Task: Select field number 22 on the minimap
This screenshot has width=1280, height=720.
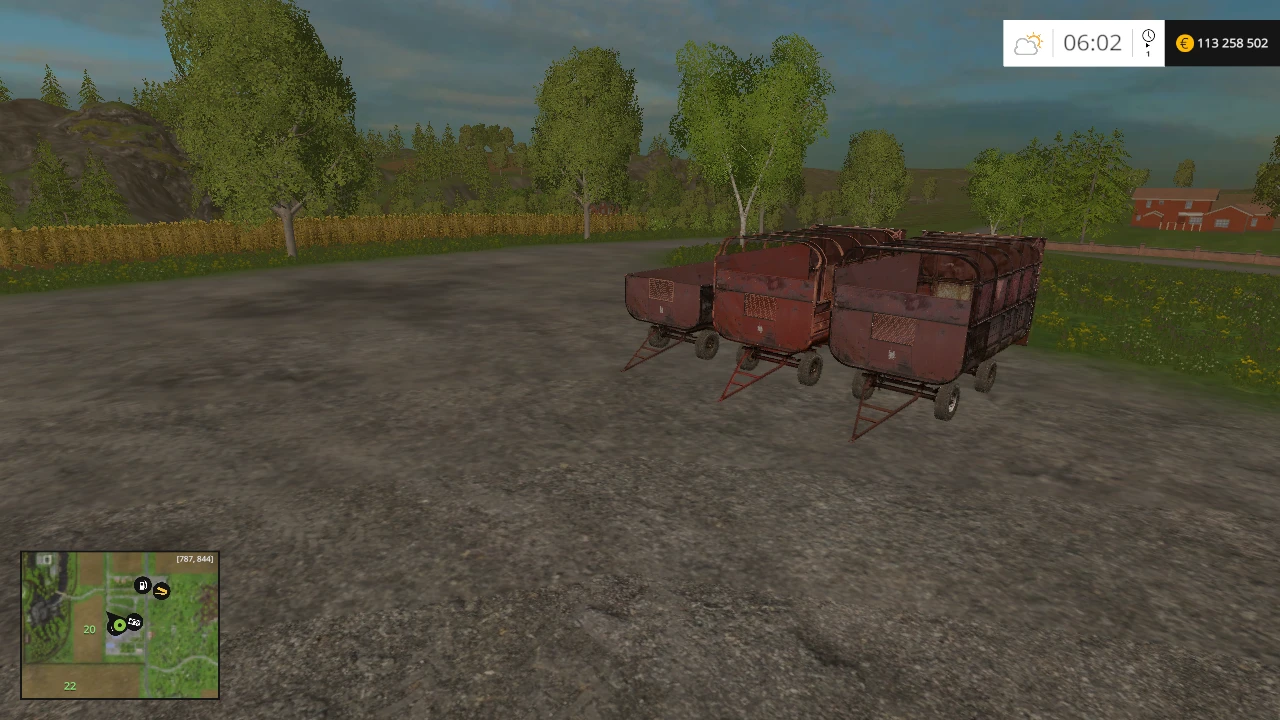Action: click(70, 686)
